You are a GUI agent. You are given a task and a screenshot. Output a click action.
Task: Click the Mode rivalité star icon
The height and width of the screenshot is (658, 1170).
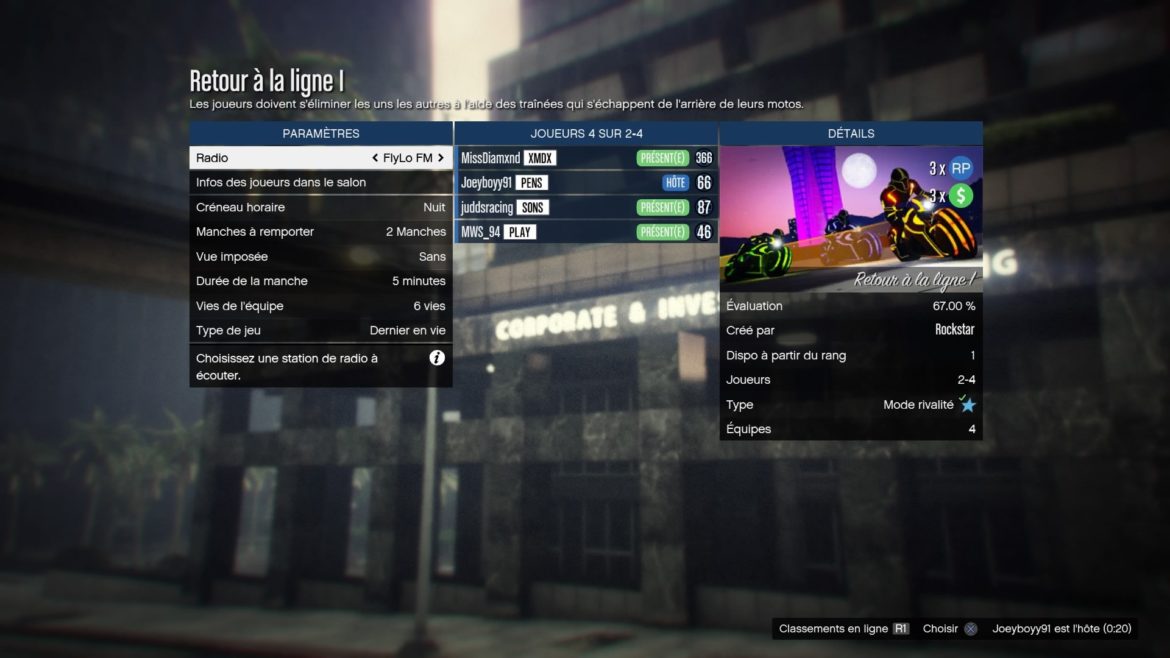point(968,405)
